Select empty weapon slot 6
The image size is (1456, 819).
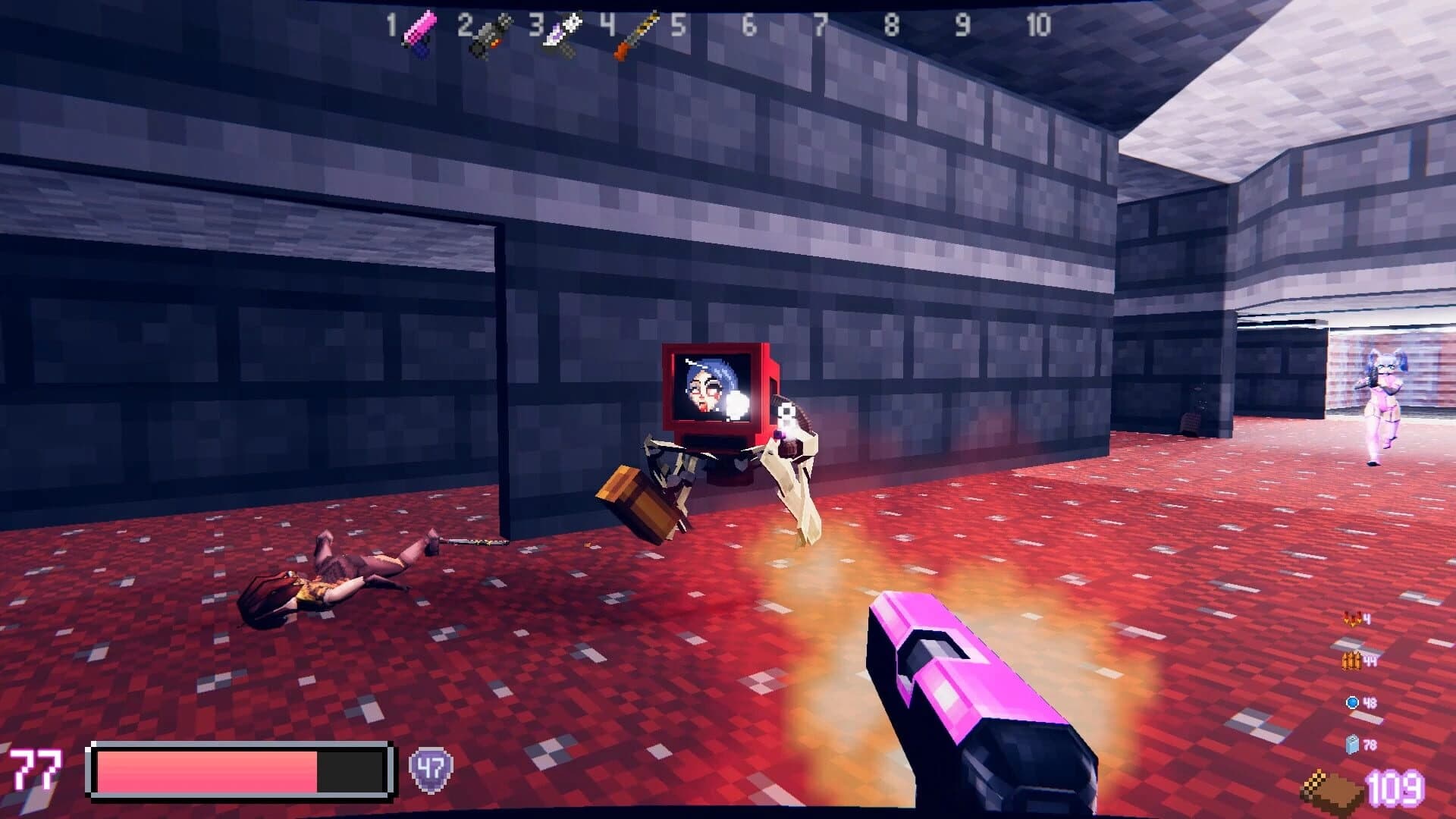(x=748, y=23)
